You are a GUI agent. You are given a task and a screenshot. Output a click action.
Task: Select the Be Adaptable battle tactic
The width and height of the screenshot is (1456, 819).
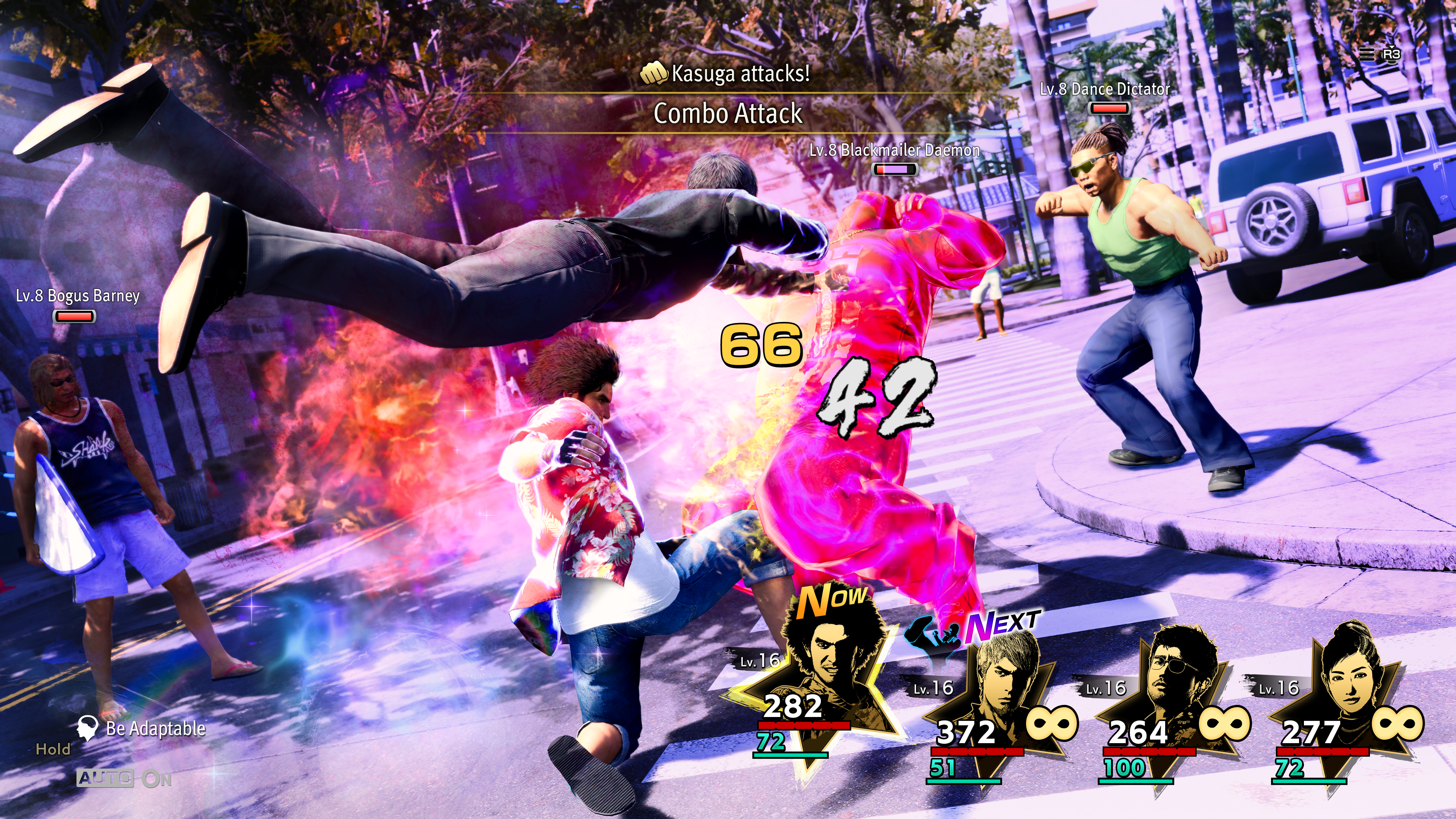click(155, 728)
